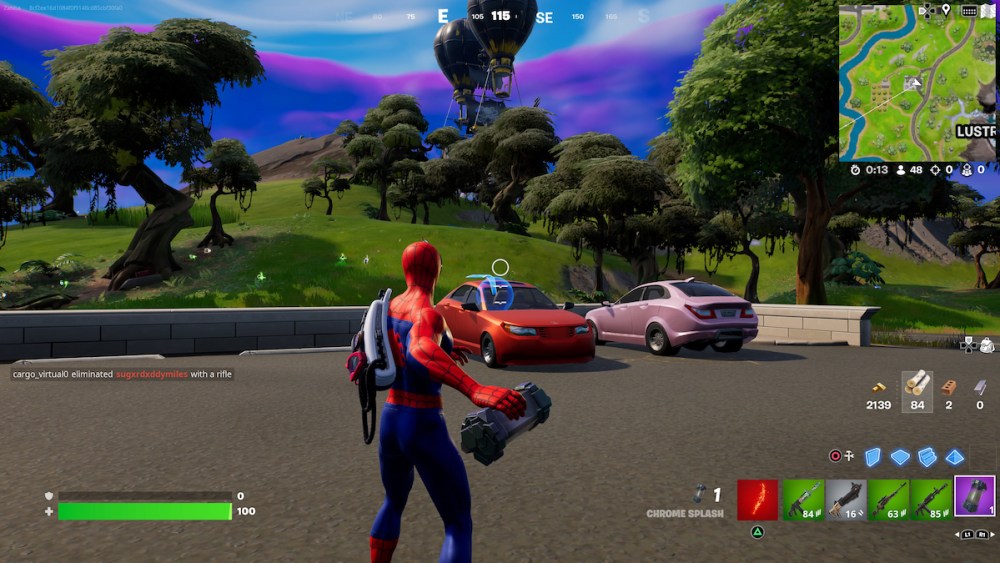Select the Chrome Splash item slot
Image resolution: width=1000 pixels, height=563 pixels.
pyautogui.click(x=975, y=496)
